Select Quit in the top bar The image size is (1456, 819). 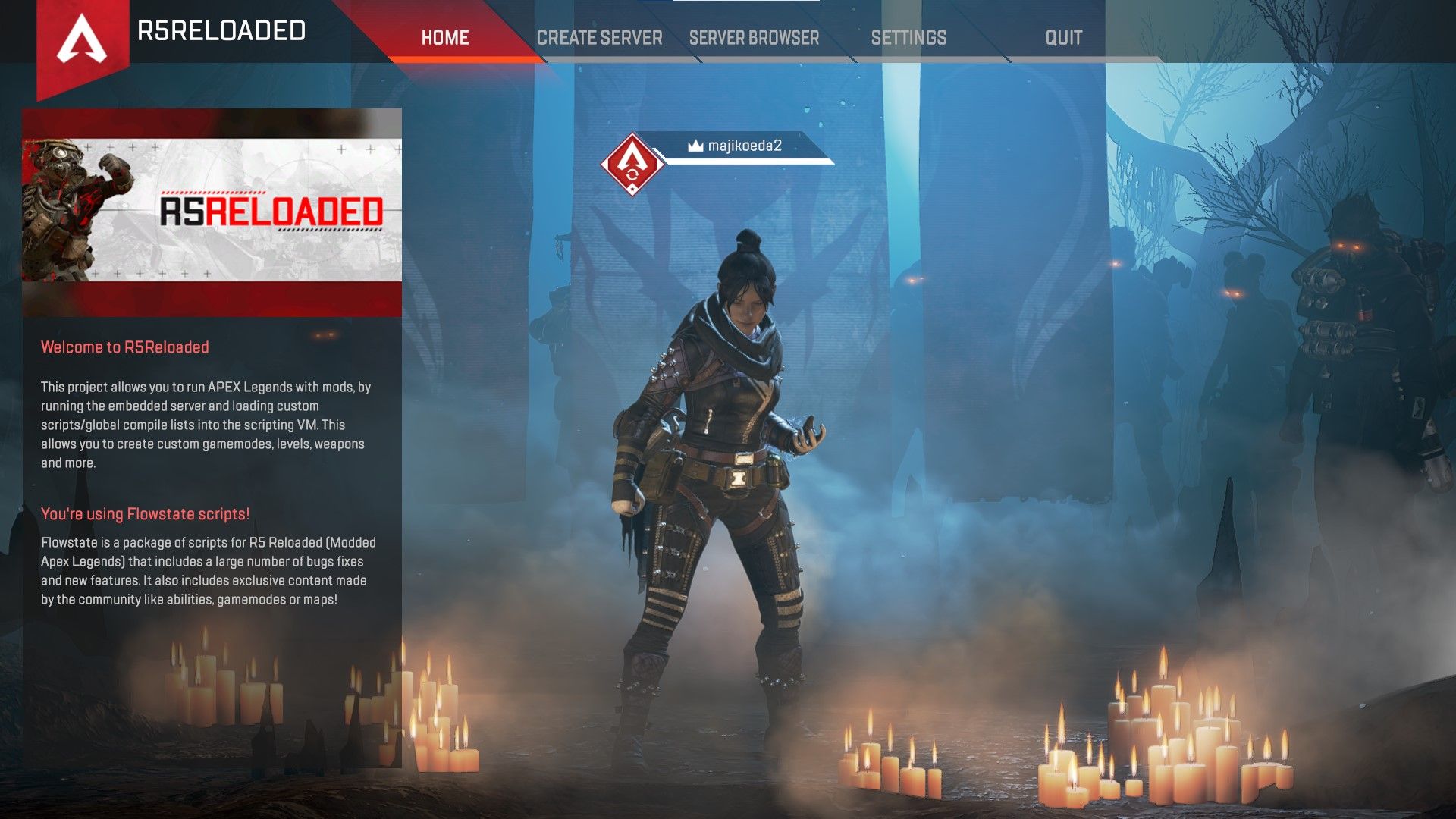(1063, 37)
